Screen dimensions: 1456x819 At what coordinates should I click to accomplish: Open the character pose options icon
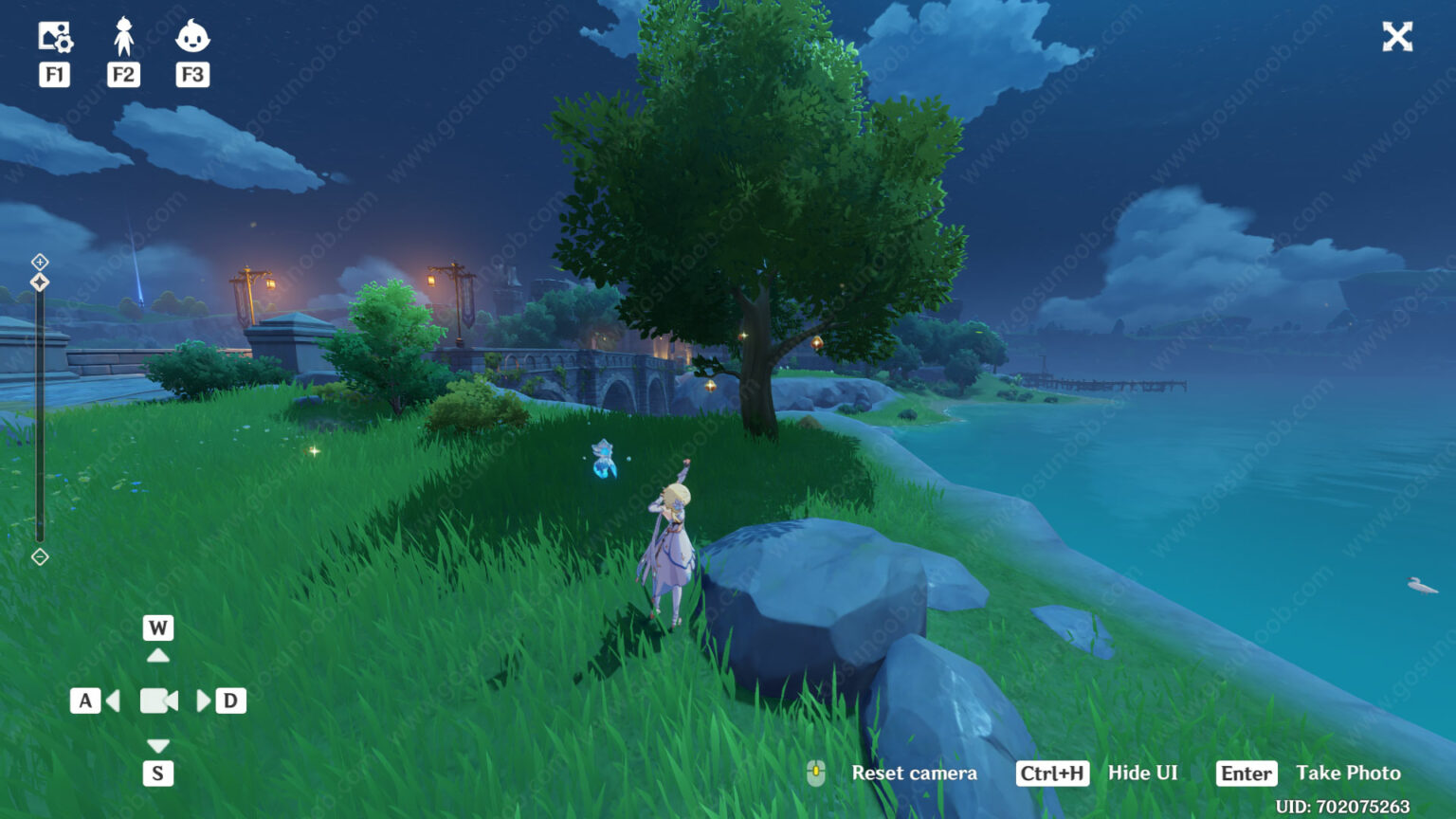[x=123, y=37]
